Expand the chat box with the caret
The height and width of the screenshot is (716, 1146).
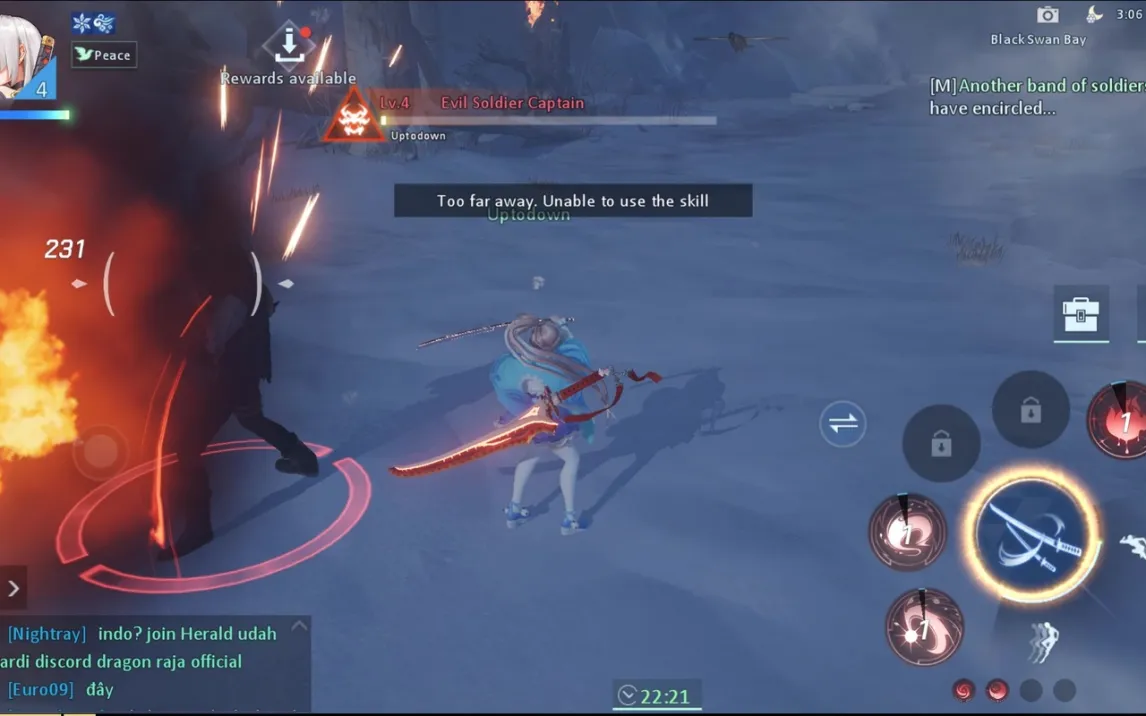[298, 627]
